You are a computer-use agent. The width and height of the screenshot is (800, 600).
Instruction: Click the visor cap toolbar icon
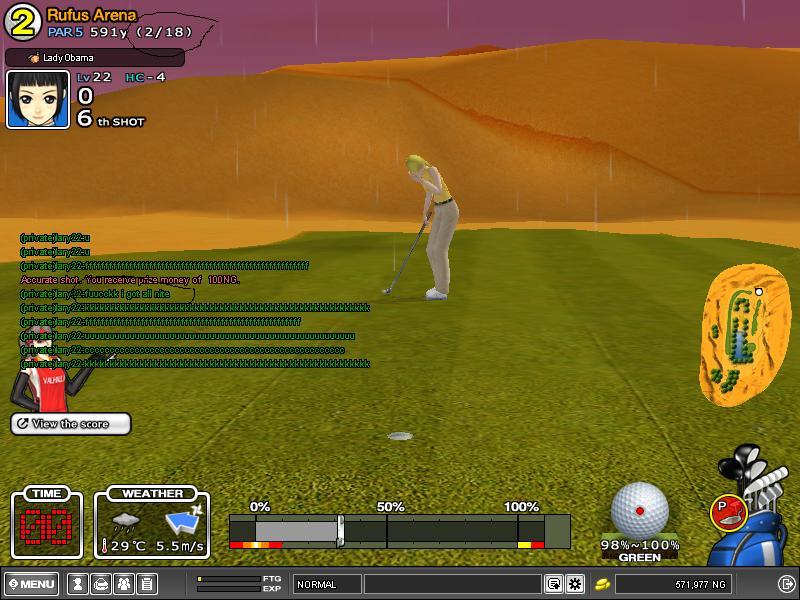[100, 584]
